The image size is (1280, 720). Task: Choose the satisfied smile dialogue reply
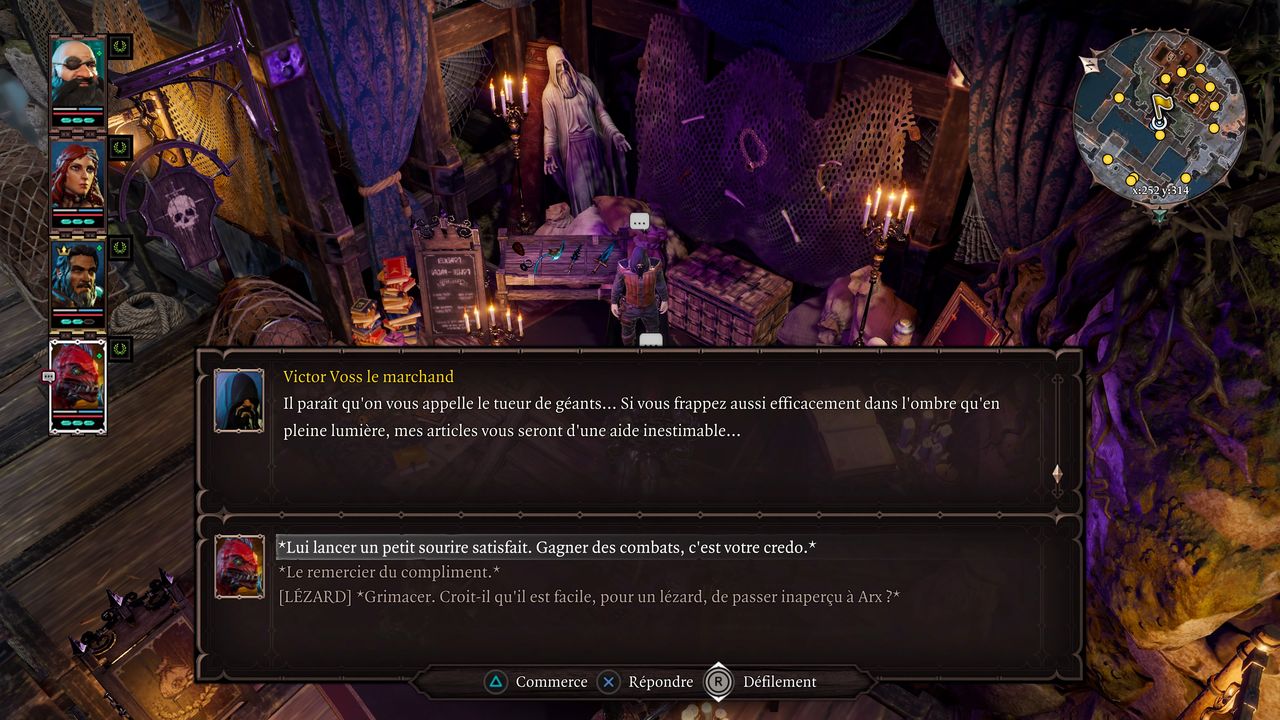pyautogui.click(x=547, y=548)
